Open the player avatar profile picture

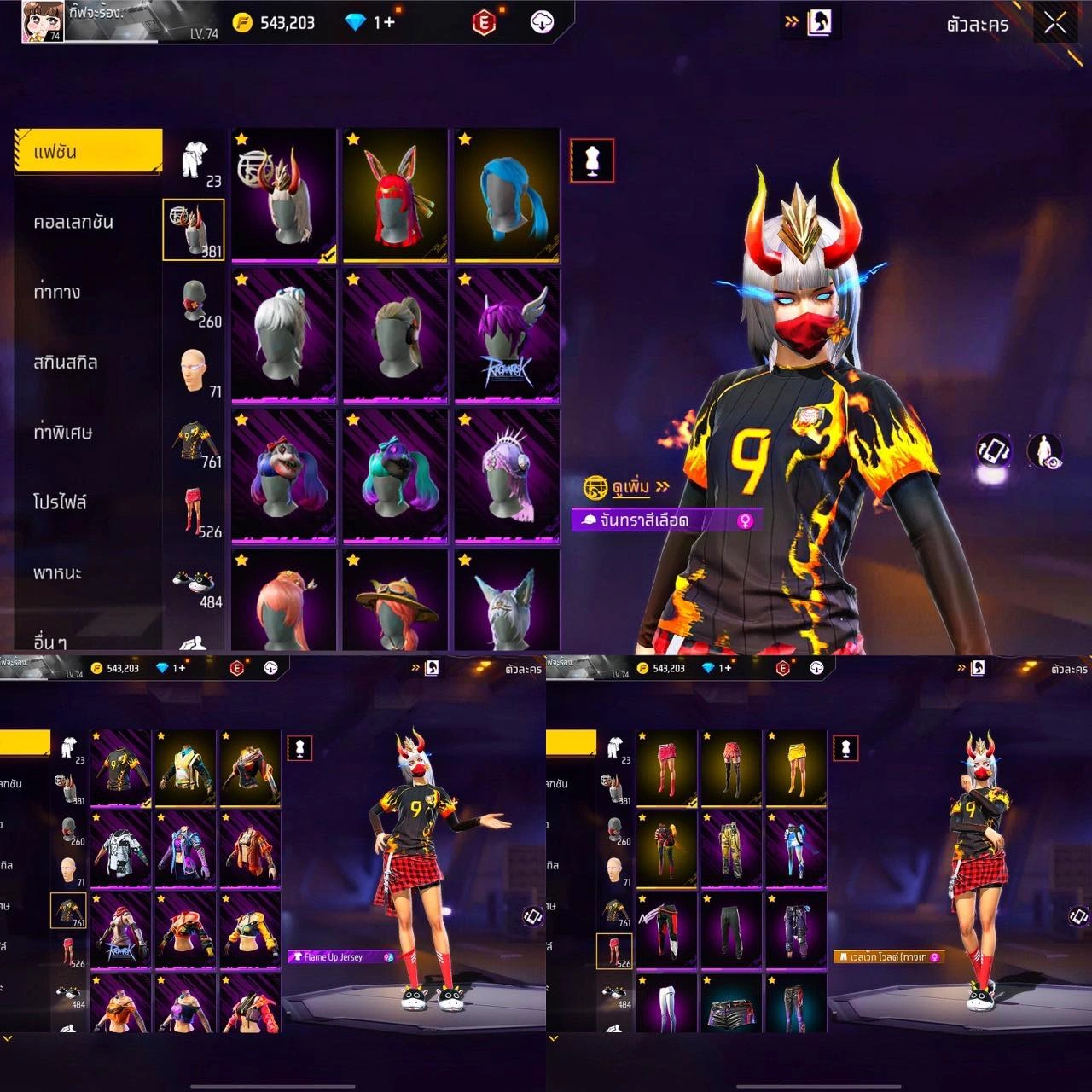tap(43, 21)
